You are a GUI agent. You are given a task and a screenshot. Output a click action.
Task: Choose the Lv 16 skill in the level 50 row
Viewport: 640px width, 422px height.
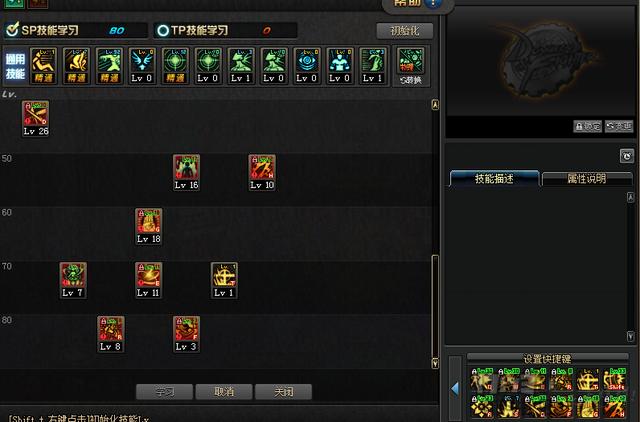186,169
